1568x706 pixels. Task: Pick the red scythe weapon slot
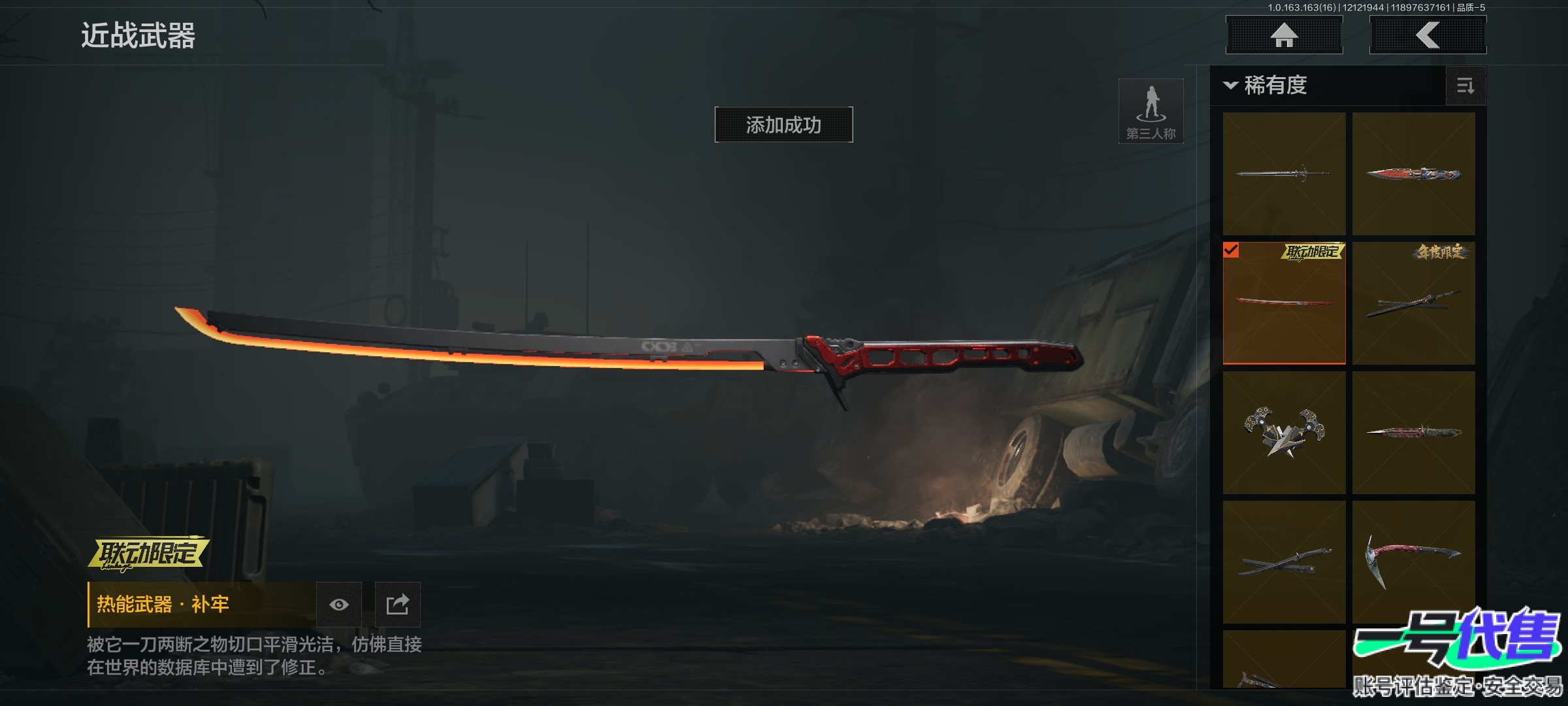tap(1413, 562)
